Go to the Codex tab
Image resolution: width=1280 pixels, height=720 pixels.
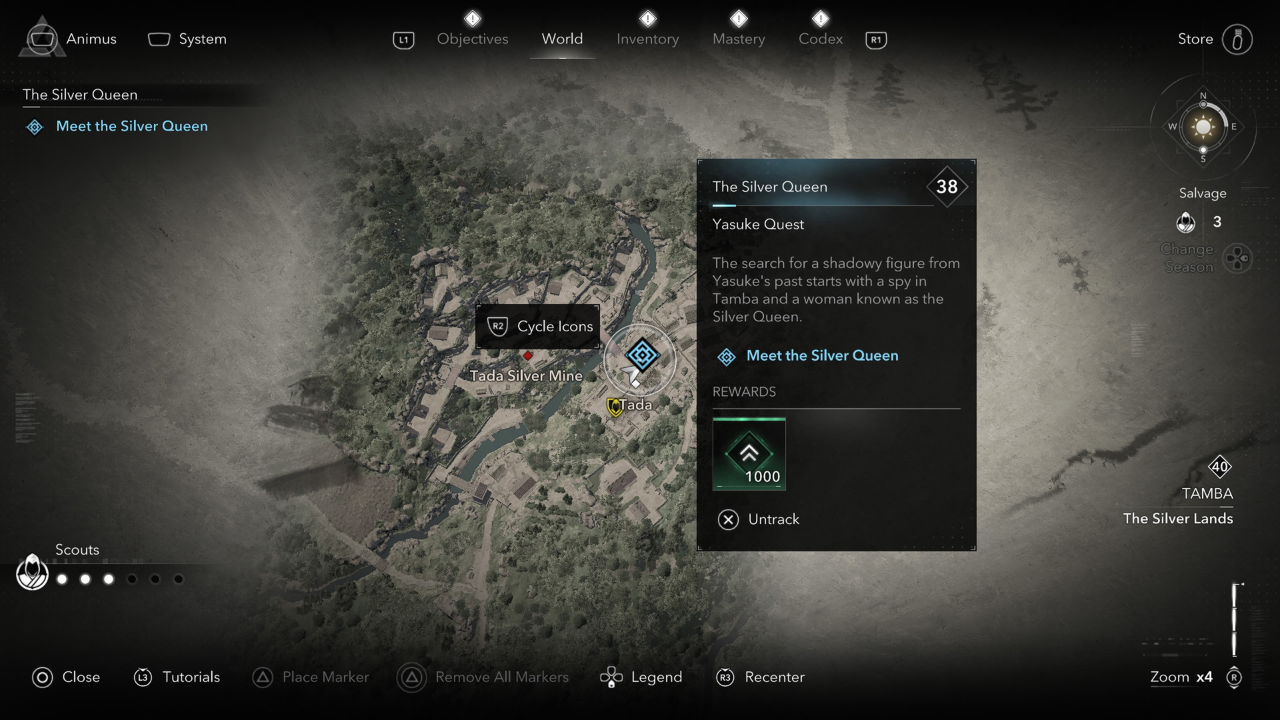[x=820, y=39]
